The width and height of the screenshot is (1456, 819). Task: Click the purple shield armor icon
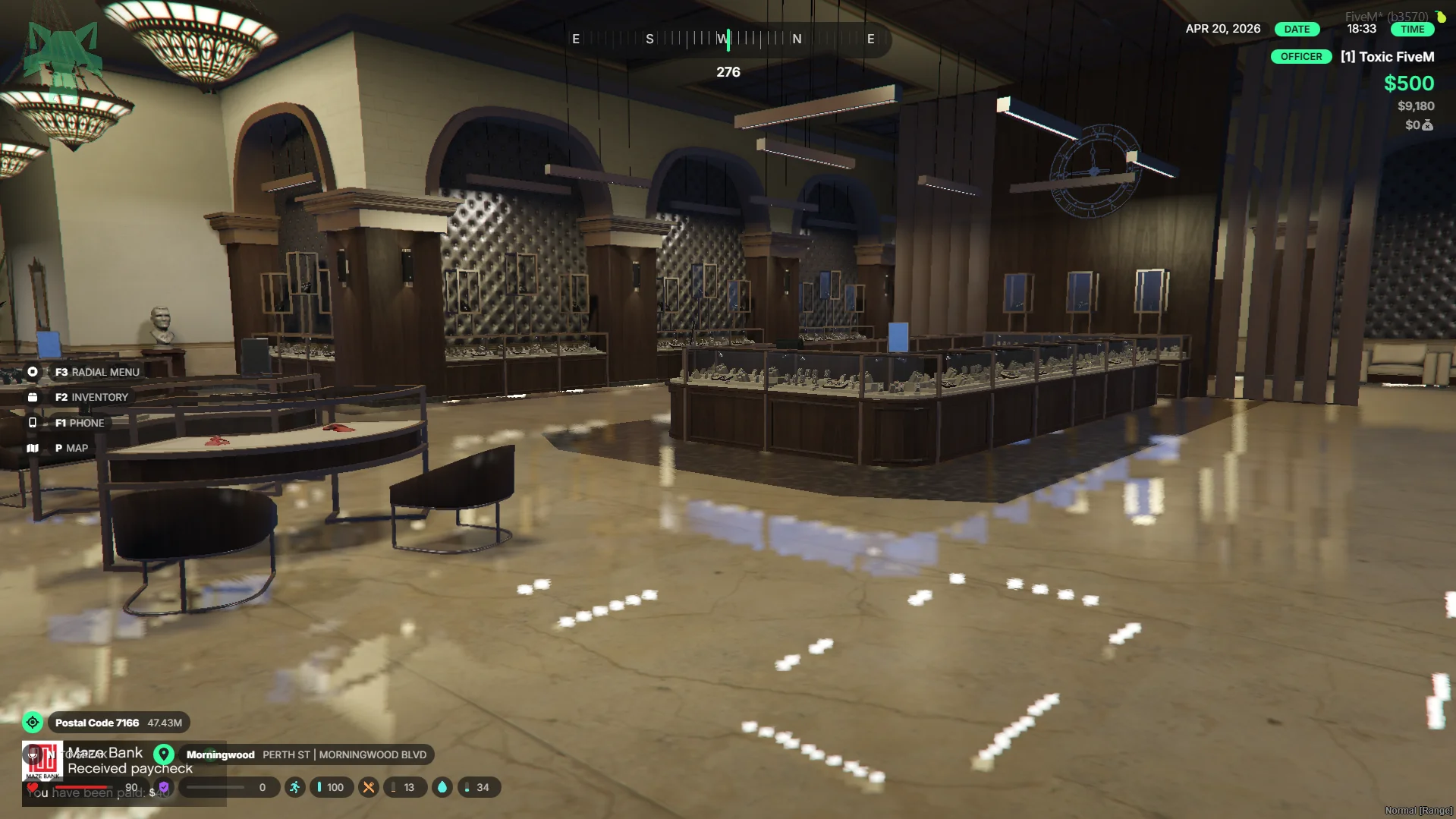tap(164, 787)
